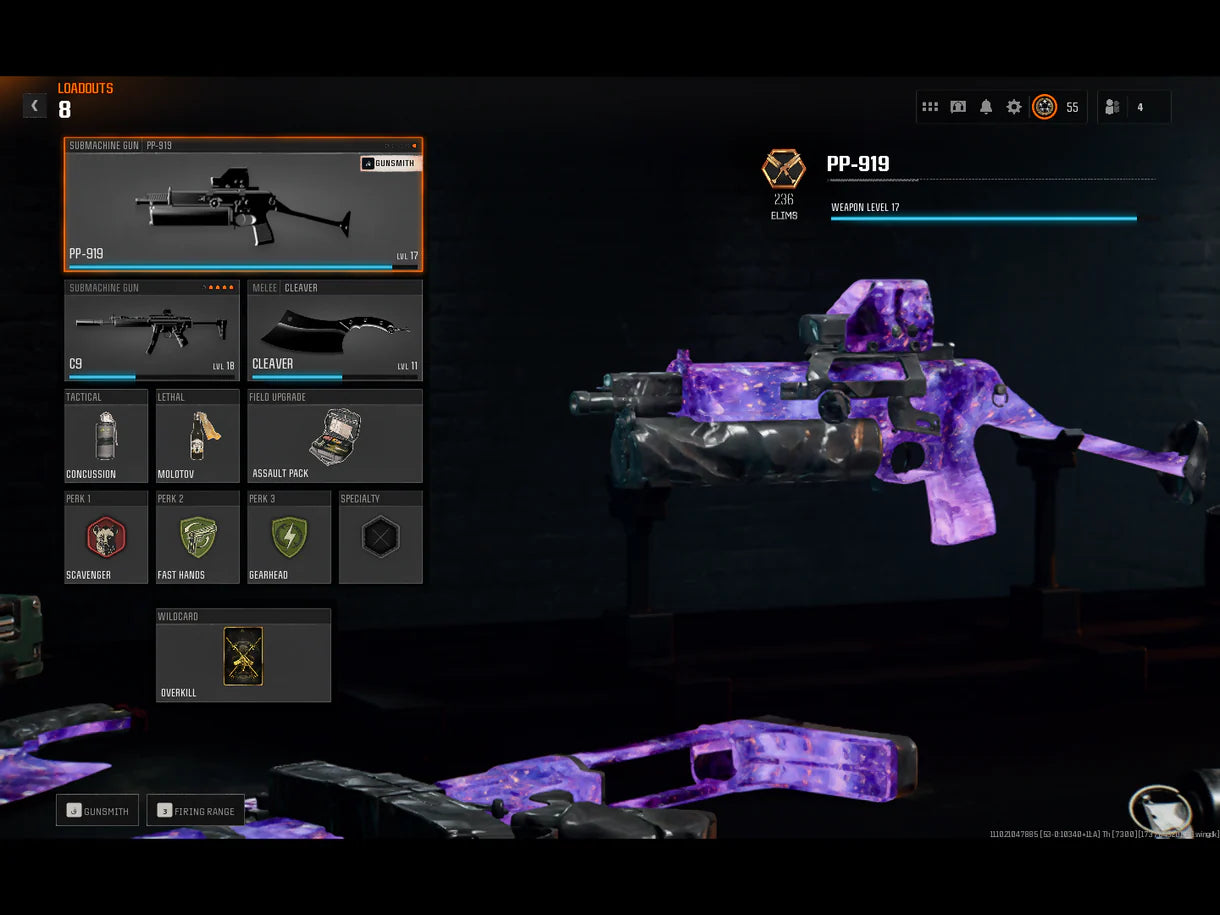Enter the Firing Range

pyautogui.click(x=196, y=811)
